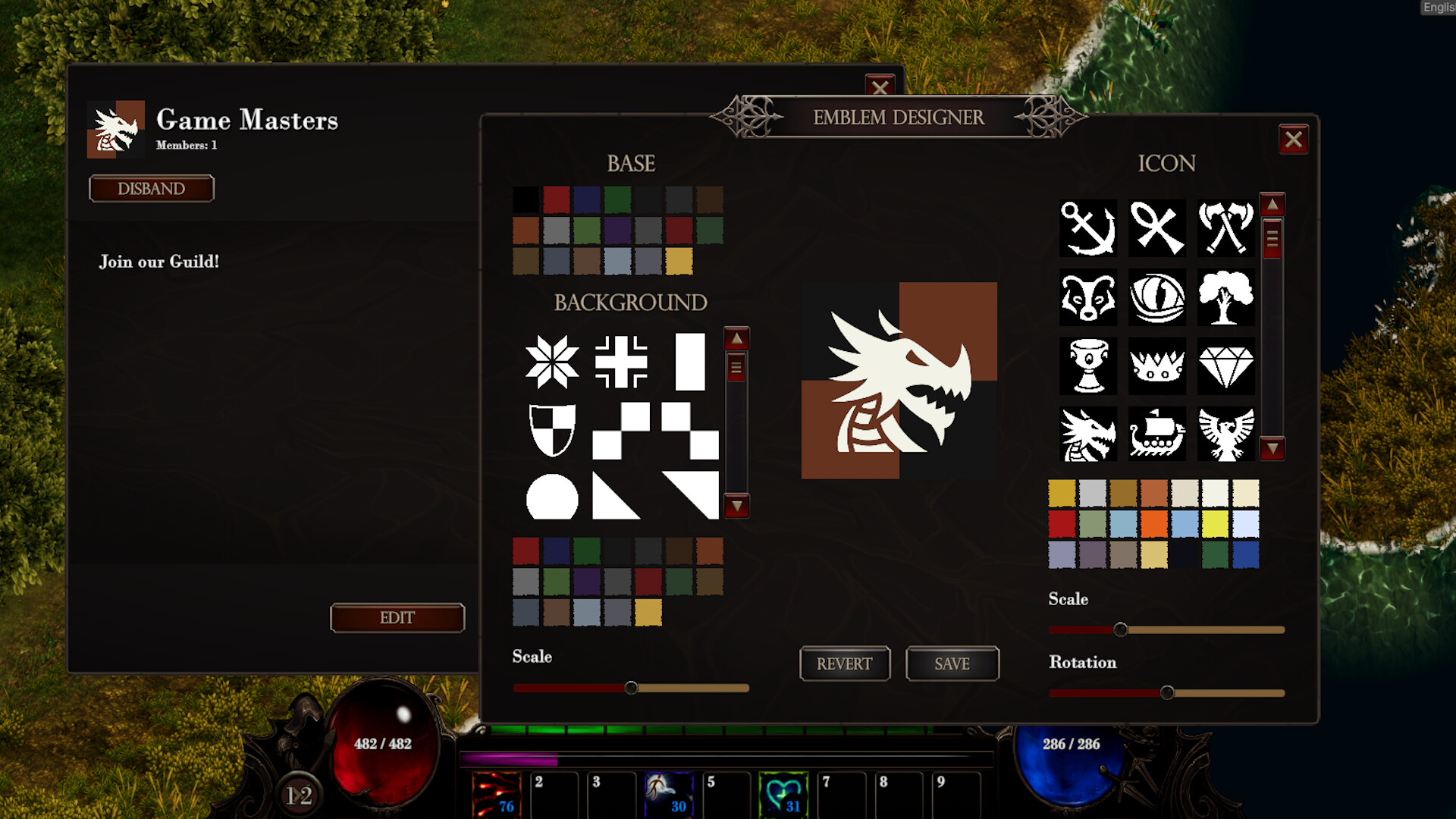
Task: Select the diamond icon
Action: [1225, 366]
